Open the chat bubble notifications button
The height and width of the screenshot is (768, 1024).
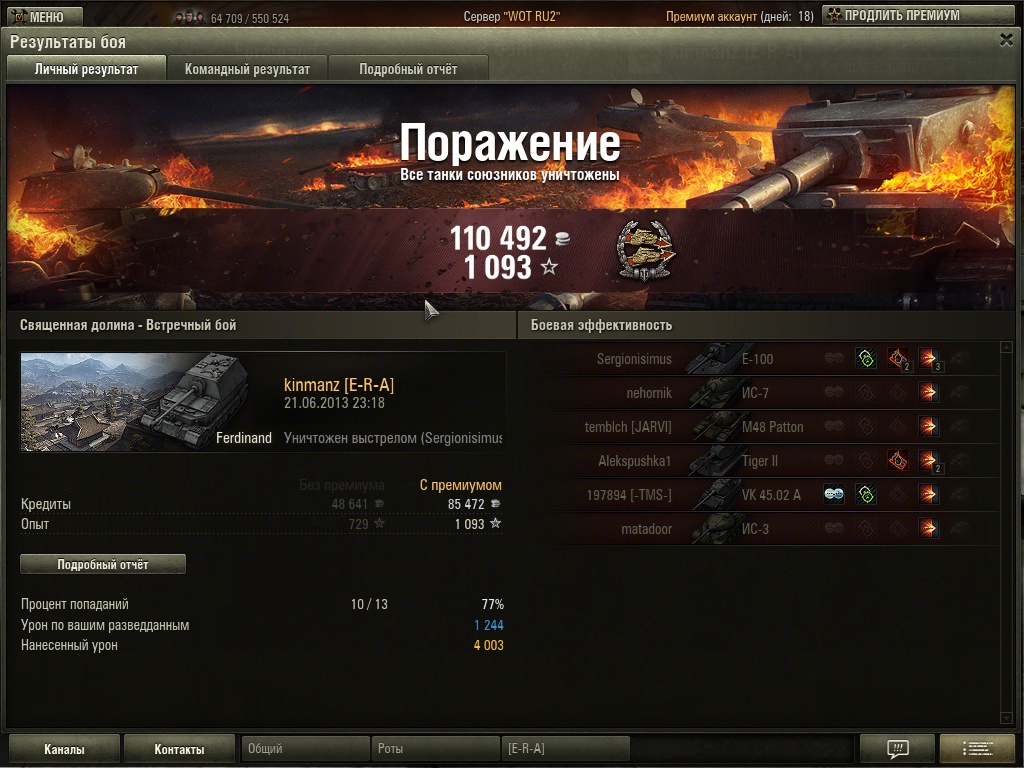coord(897,749)
